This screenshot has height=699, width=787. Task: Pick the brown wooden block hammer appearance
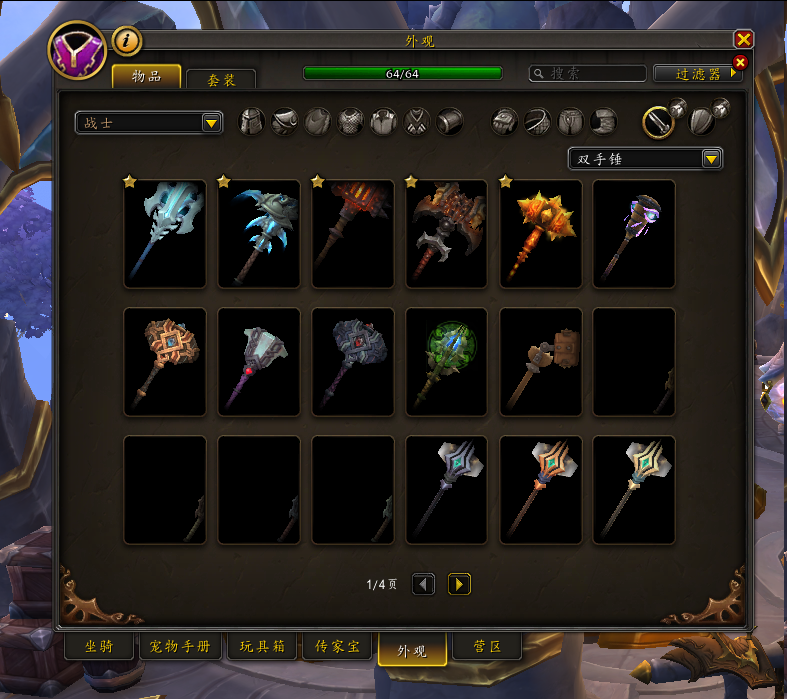pyautogui.click(x=541, y=361)
